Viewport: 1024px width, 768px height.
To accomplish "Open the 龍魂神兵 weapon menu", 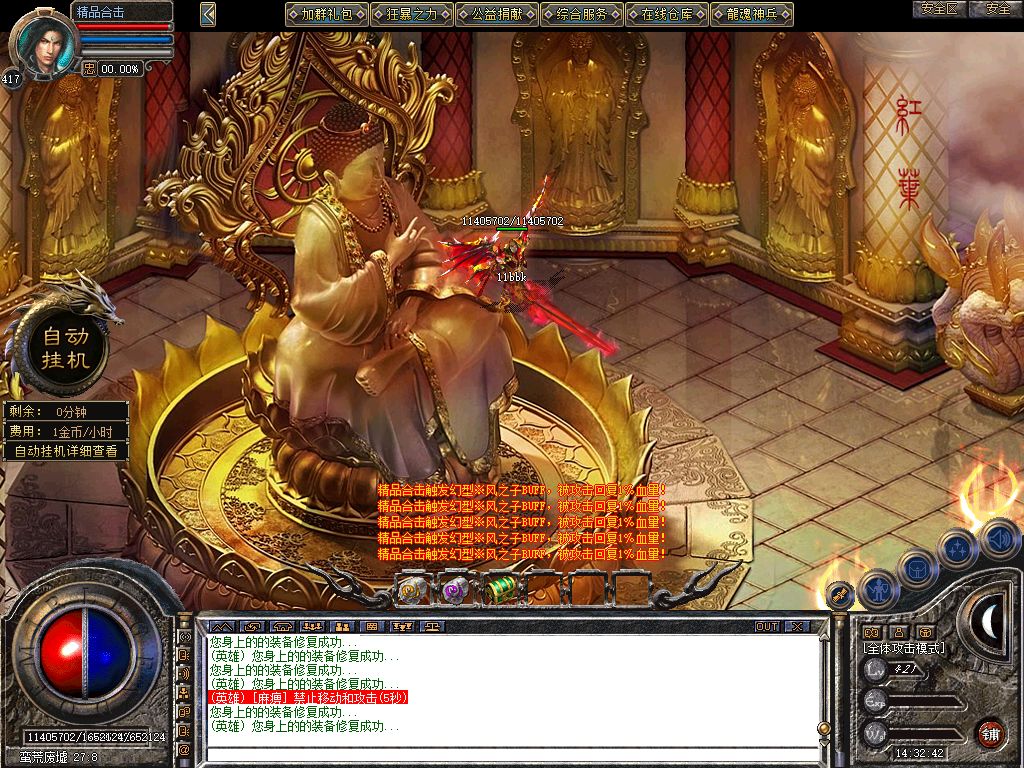I will coord(752,14).
